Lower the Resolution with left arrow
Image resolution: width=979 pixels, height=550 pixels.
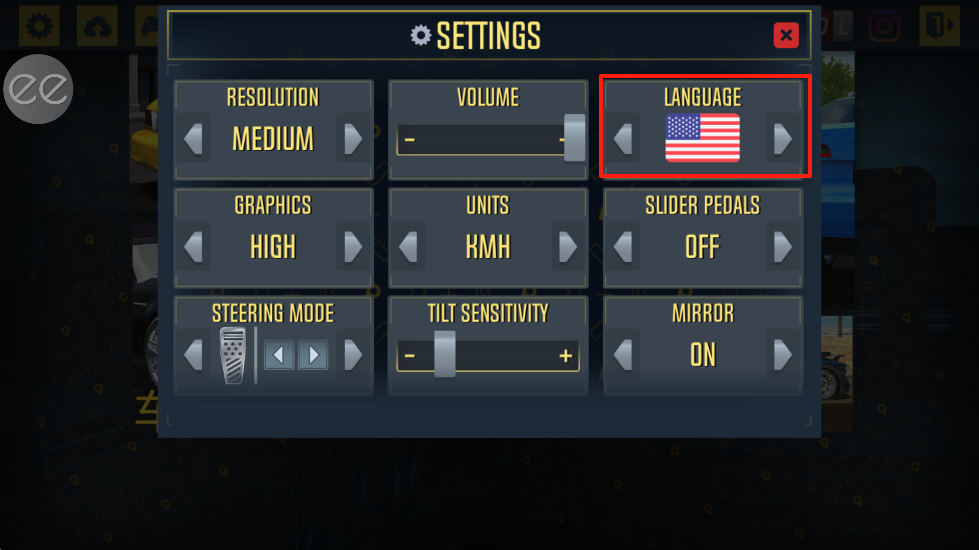194,138
